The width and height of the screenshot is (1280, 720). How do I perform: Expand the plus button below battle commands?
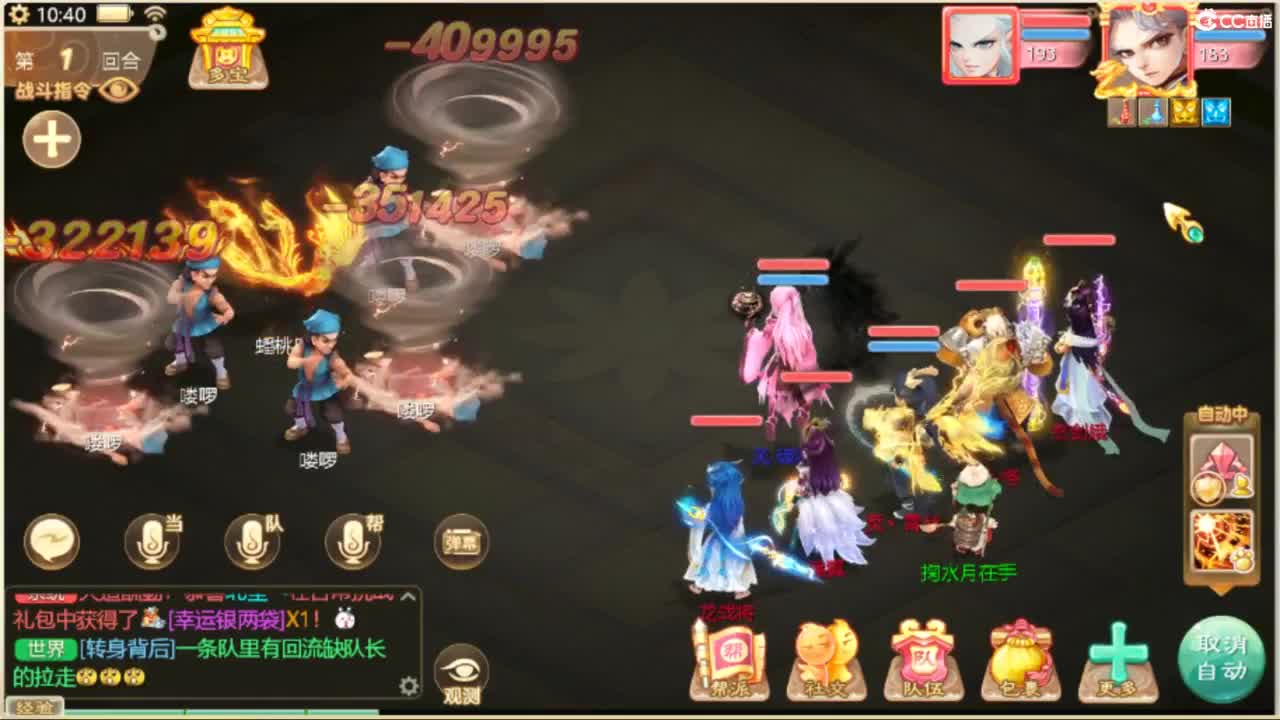pos(50,140)
